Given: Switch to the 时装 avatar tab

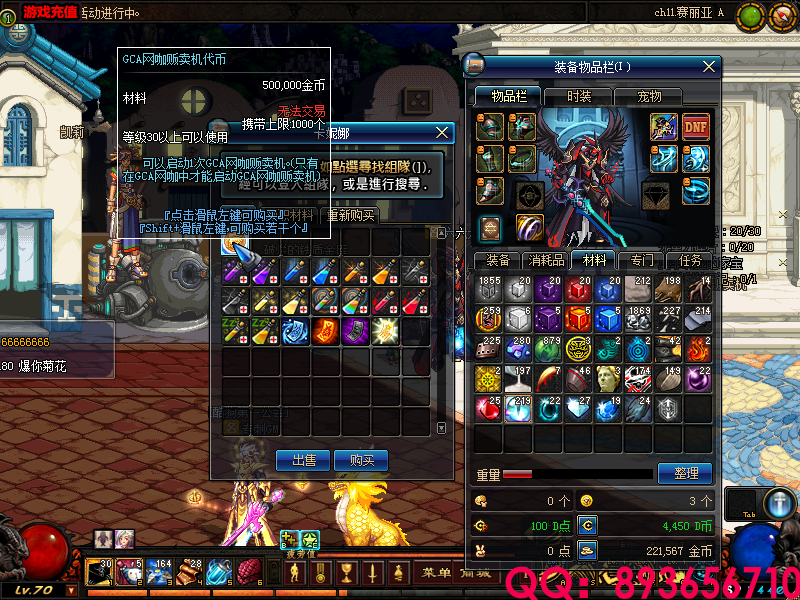Looking at the screenshot, I should click(x=579, y=96).
